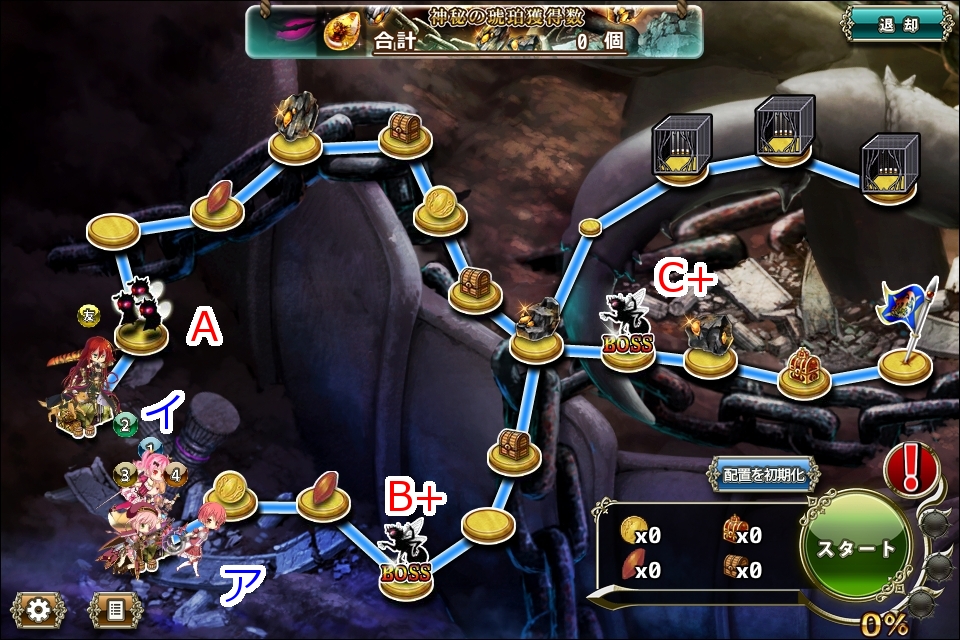Click the red exclamation alert icon
The height and width of the screenshot is (640, 960).
tap(911, 468)
